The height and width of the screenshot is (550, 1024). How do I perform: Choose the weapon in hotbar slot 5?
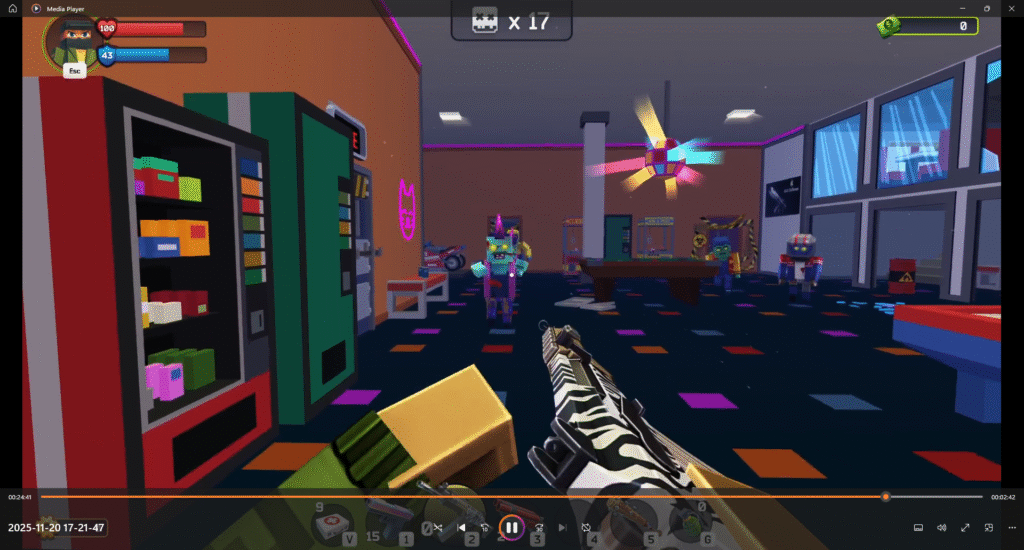636,522
